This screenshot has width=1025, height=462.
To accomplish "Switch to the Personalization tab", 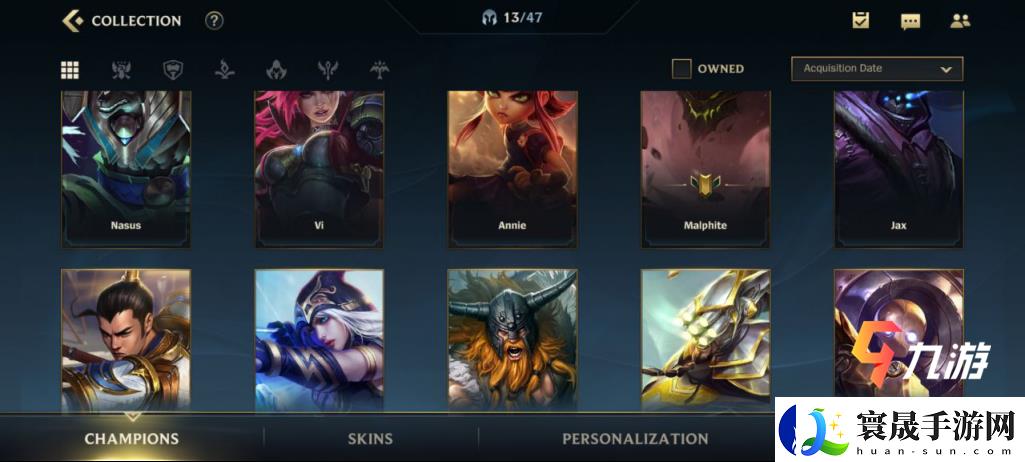I will tap(635, 438).
